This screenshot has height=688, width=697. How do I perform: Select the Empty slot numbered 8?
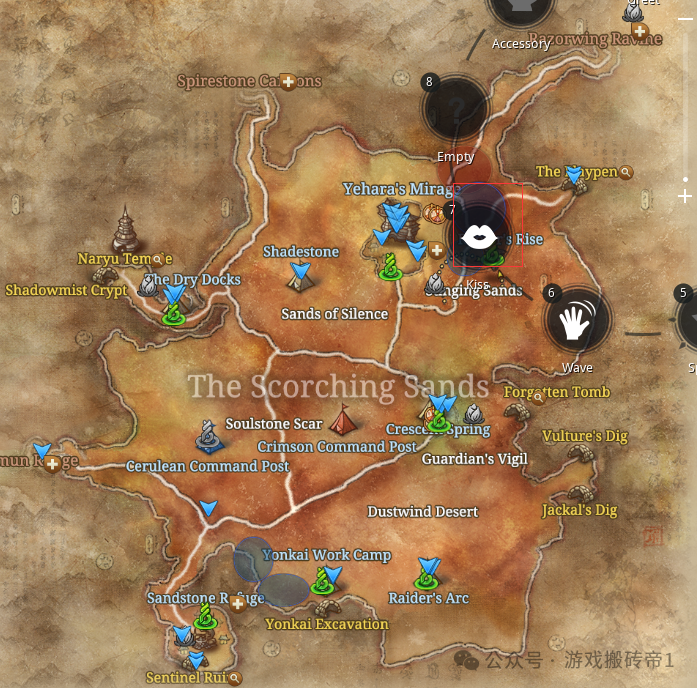click(455, 109)
